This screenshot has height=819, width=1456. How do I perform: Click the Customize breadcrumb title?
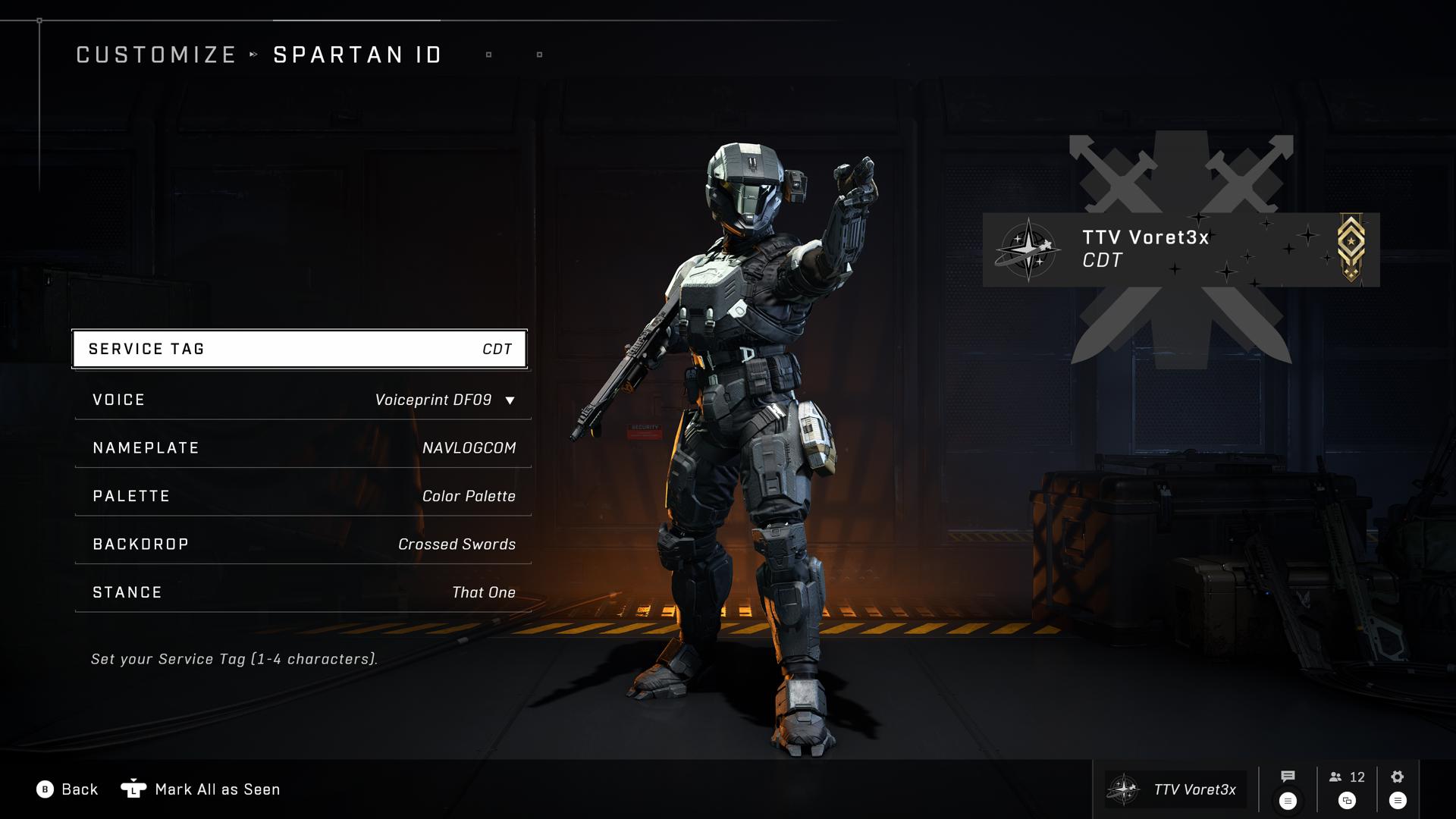pyautogui.click(x=156, y=55)
